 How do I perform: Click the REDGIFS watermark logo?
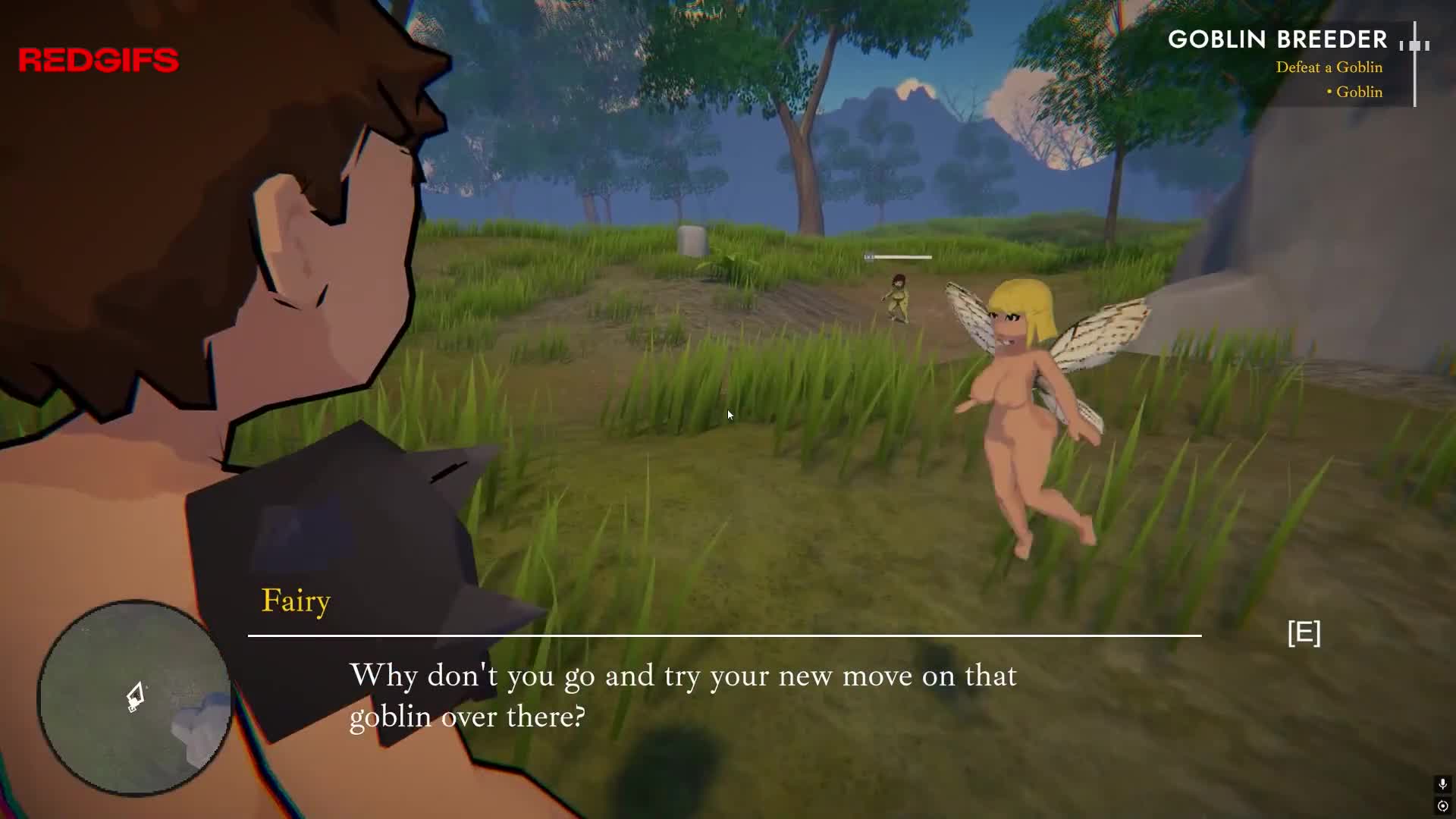point(99,60)
